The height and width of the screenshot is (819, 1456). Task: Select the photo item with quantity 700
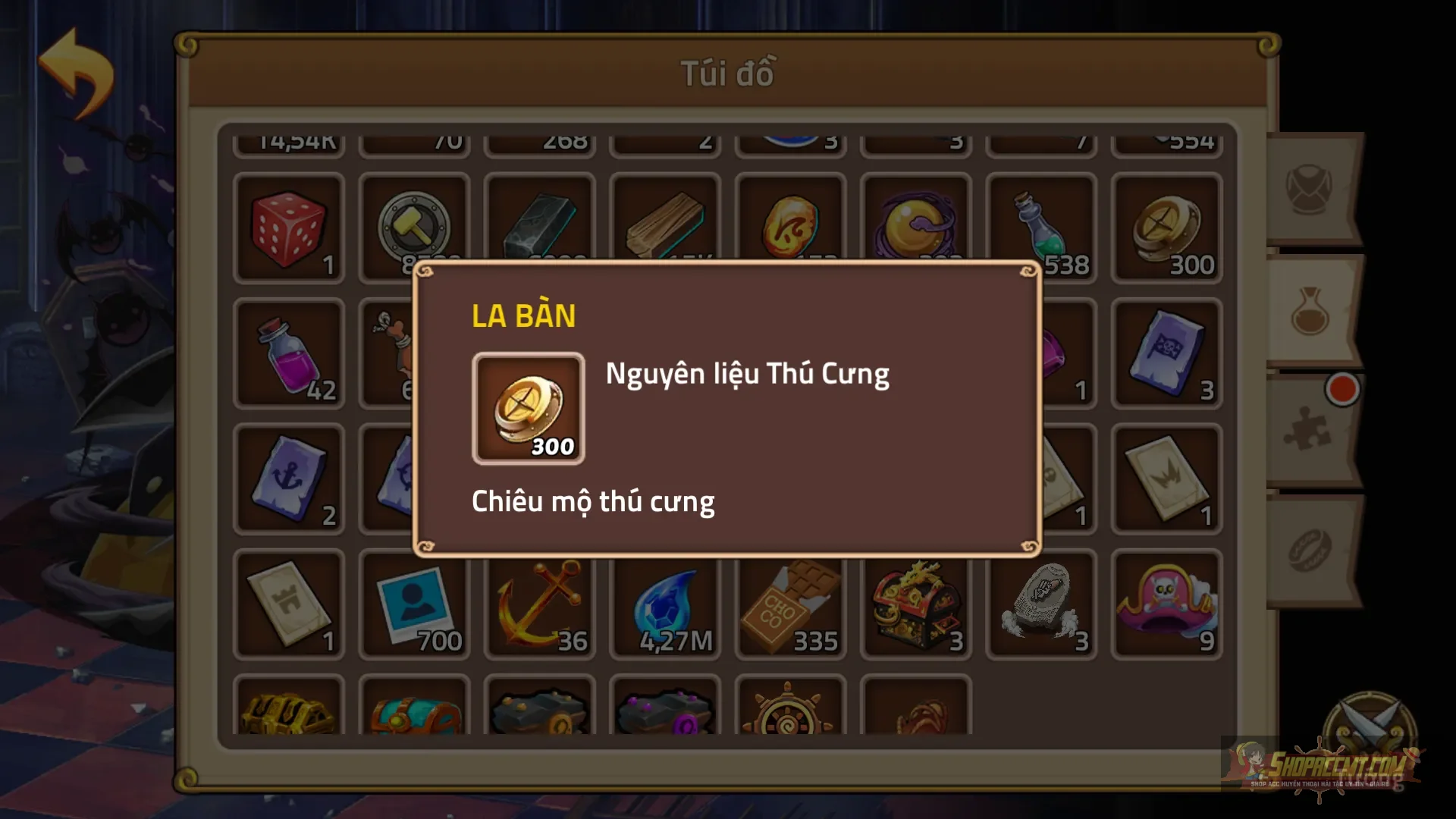(x=413, y=603)
